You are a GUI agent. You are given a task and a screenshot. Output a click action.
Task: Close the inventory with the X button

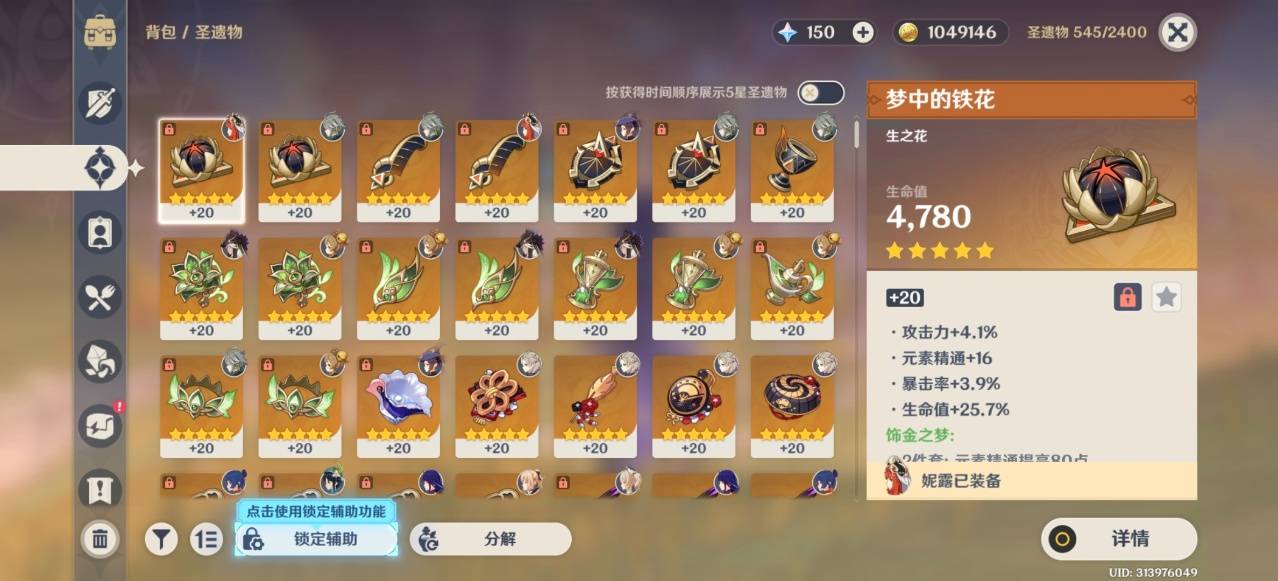click(x=1178, y=32)
